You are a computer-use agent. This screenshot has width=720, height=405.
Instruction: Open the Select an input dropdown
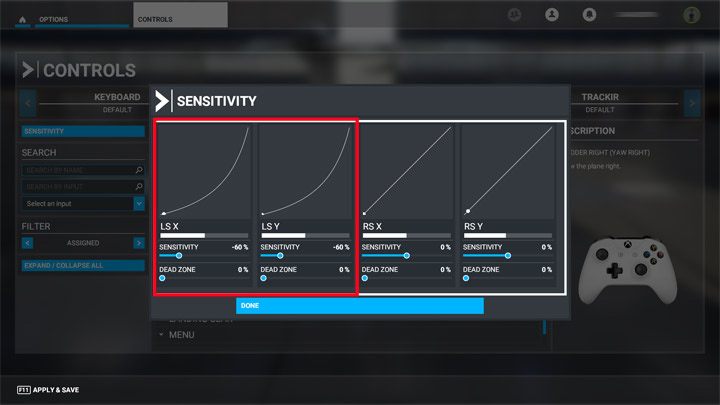(x=83, y=203)
